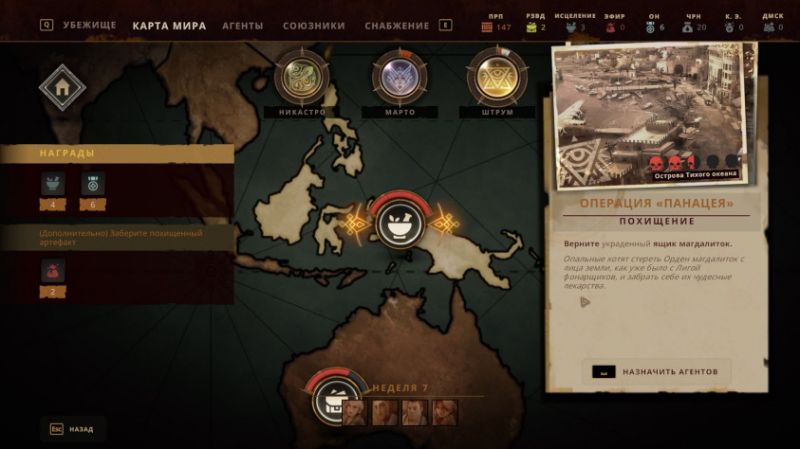The image size is (800, 449).
Task: Click the home diamond icon
Action: [62, 88]
